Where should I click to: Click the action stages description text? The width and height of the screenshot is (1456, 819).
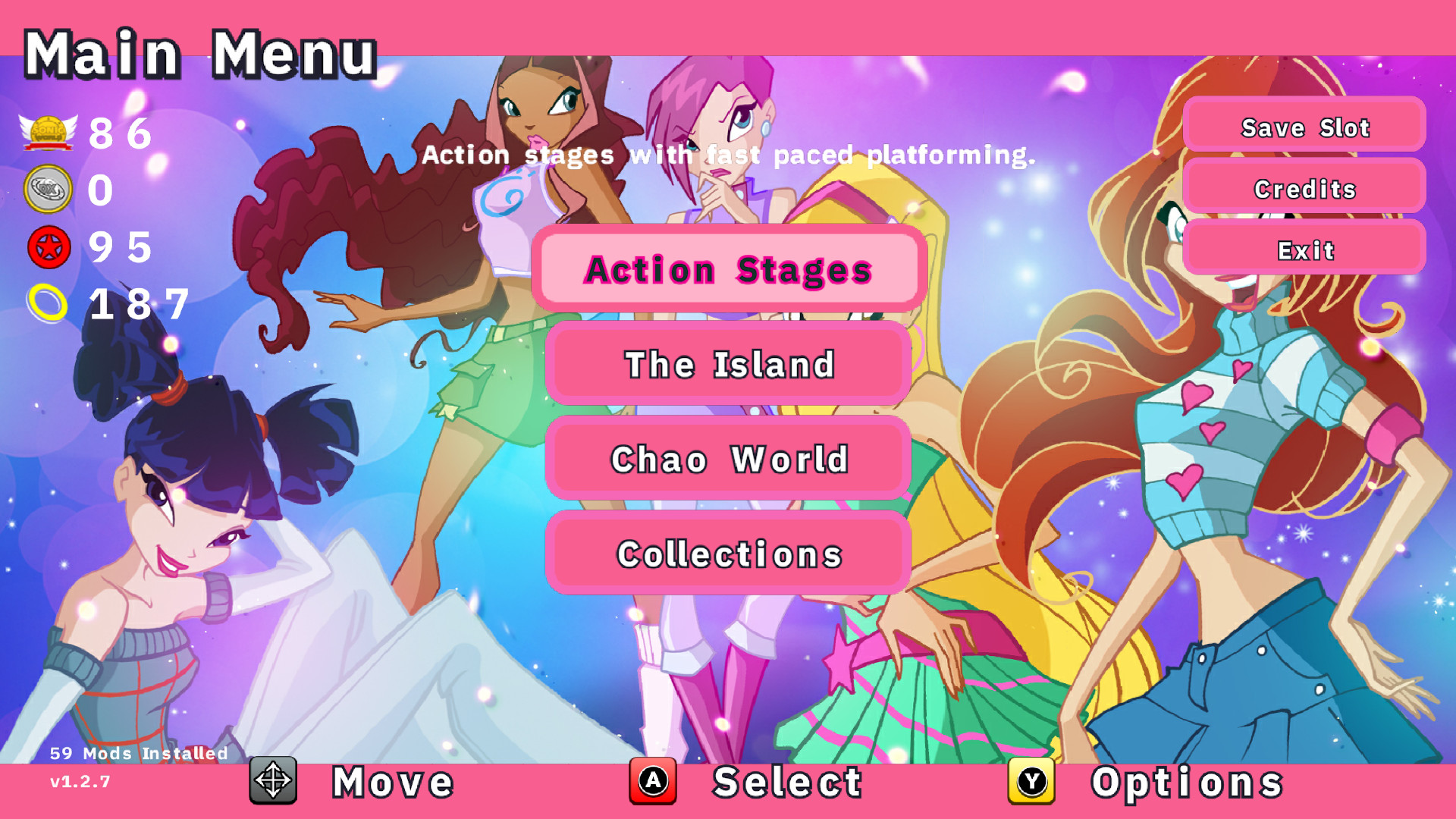730,156
